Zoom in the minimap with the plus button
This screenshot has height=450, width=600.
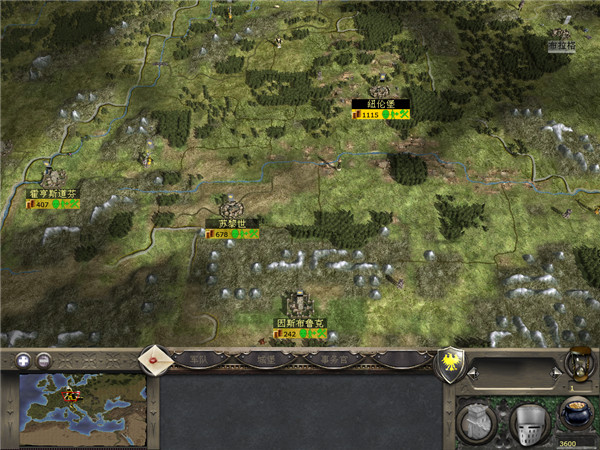22,360
